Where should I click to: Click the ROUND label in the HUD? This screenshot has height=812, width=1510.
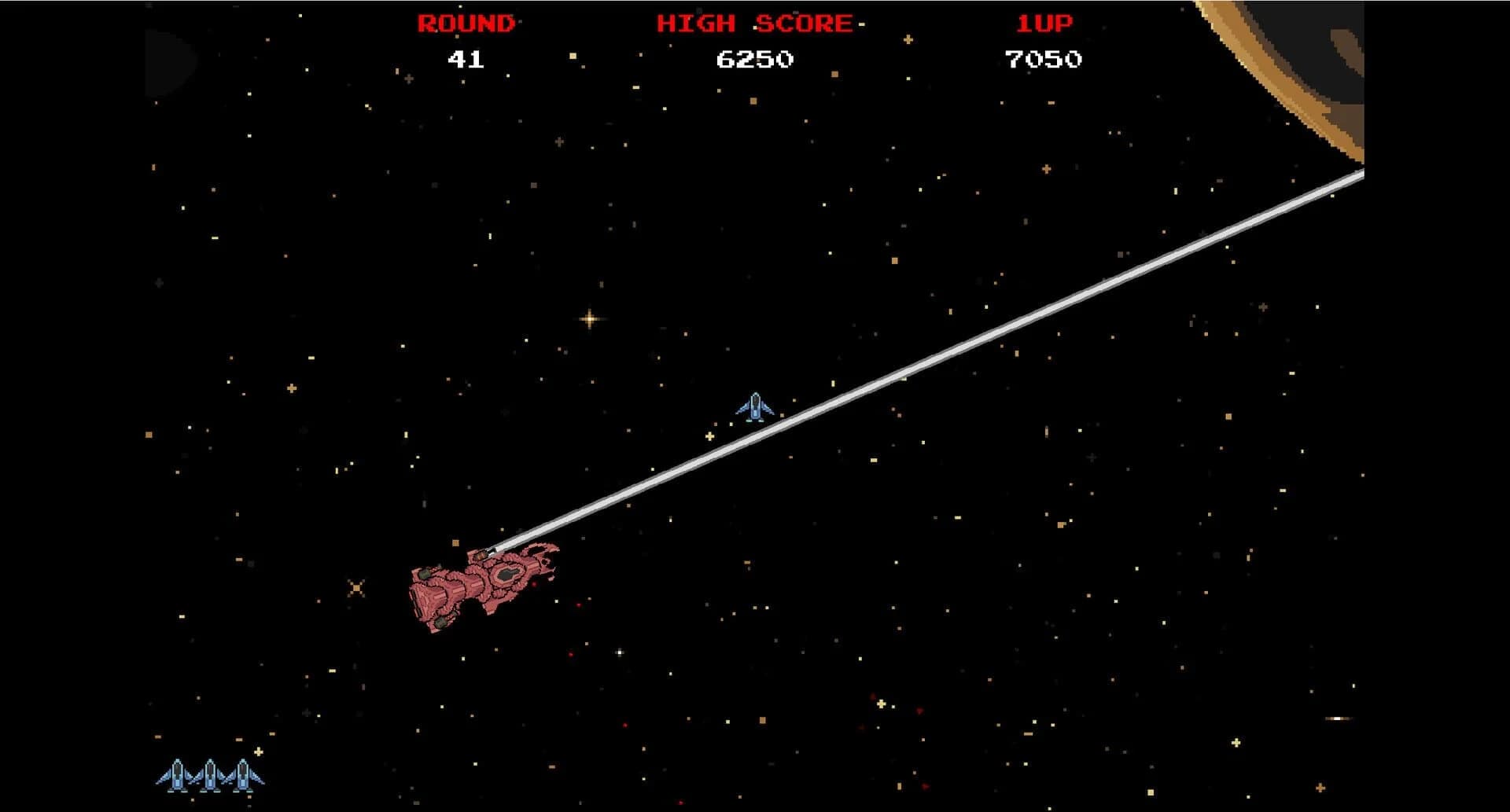click(464, 24)
